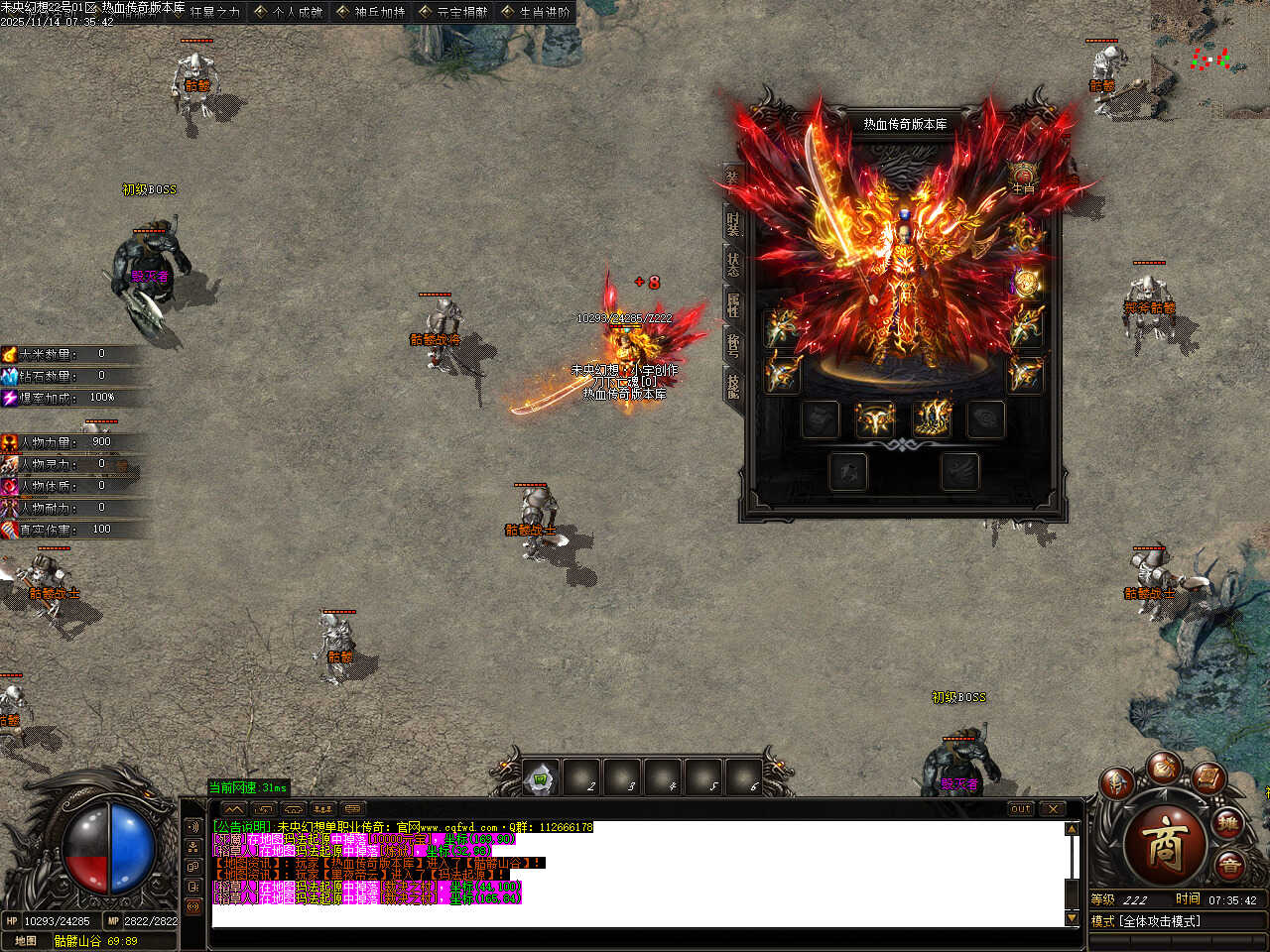Click the 生肖 zodiac icon in character panel

pyautogui.click(x=1023, y=178)
